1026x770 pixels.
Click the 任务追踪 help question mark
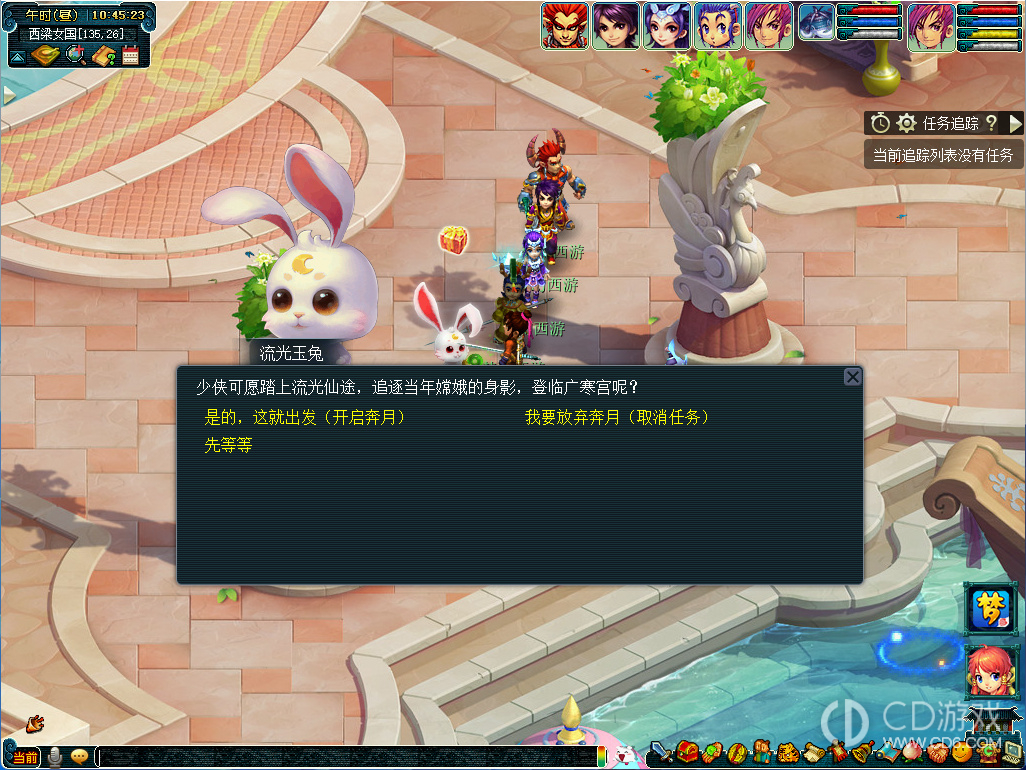(x=991, y=123)
